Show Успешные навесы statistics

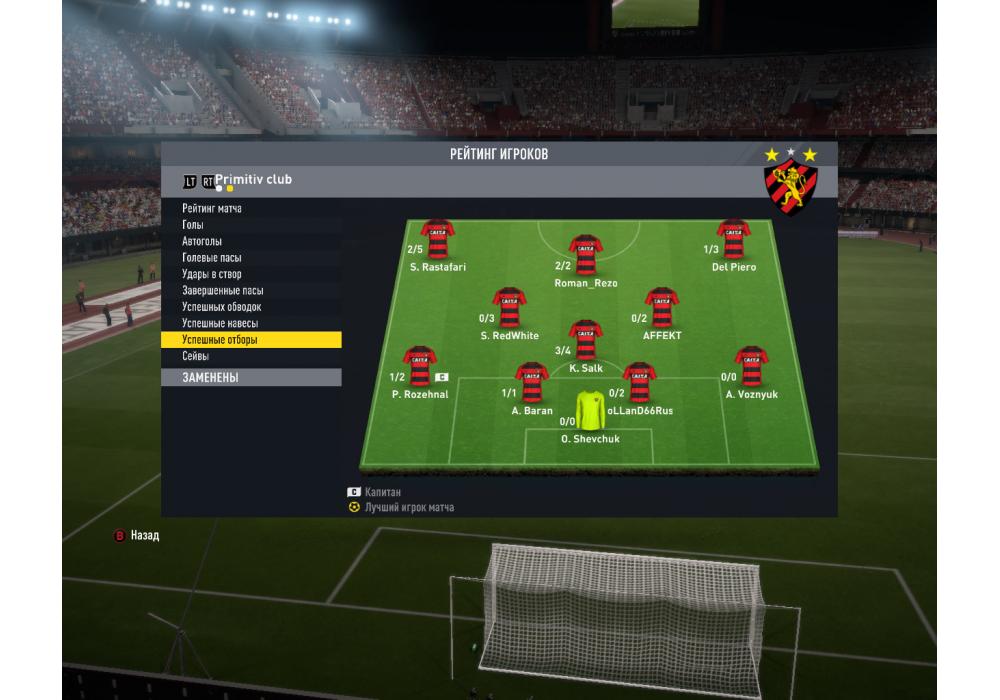point(220,324)
